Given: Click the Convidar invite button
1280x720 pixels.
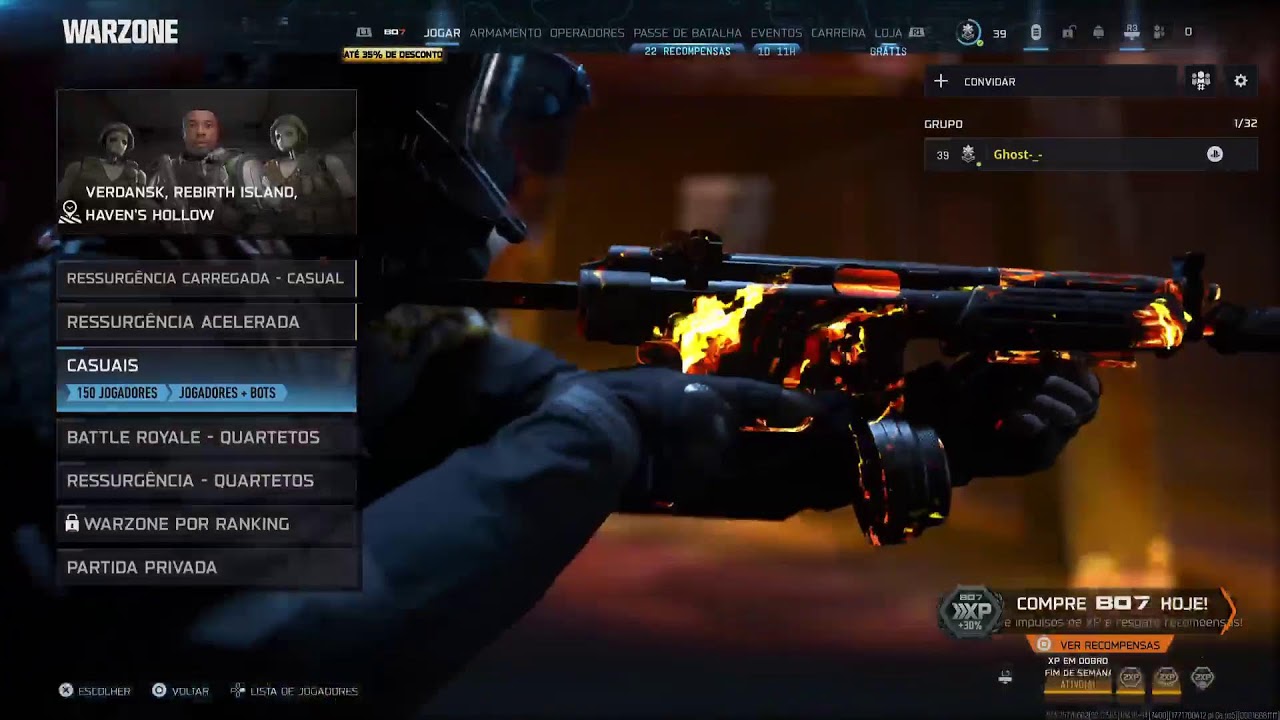Looking at the screenshot, I should [1050, 82].
